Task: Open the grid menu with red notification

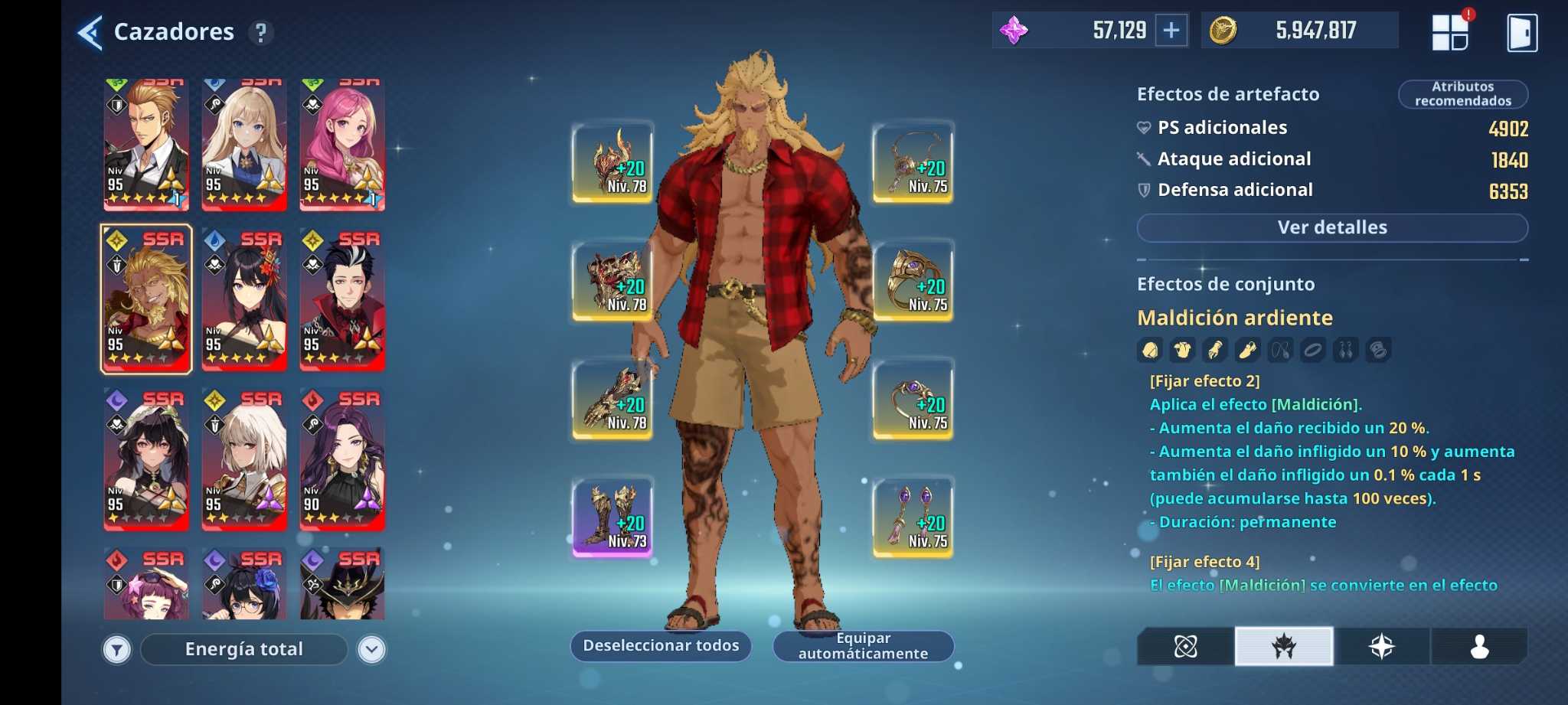Action: (1450, 33)
